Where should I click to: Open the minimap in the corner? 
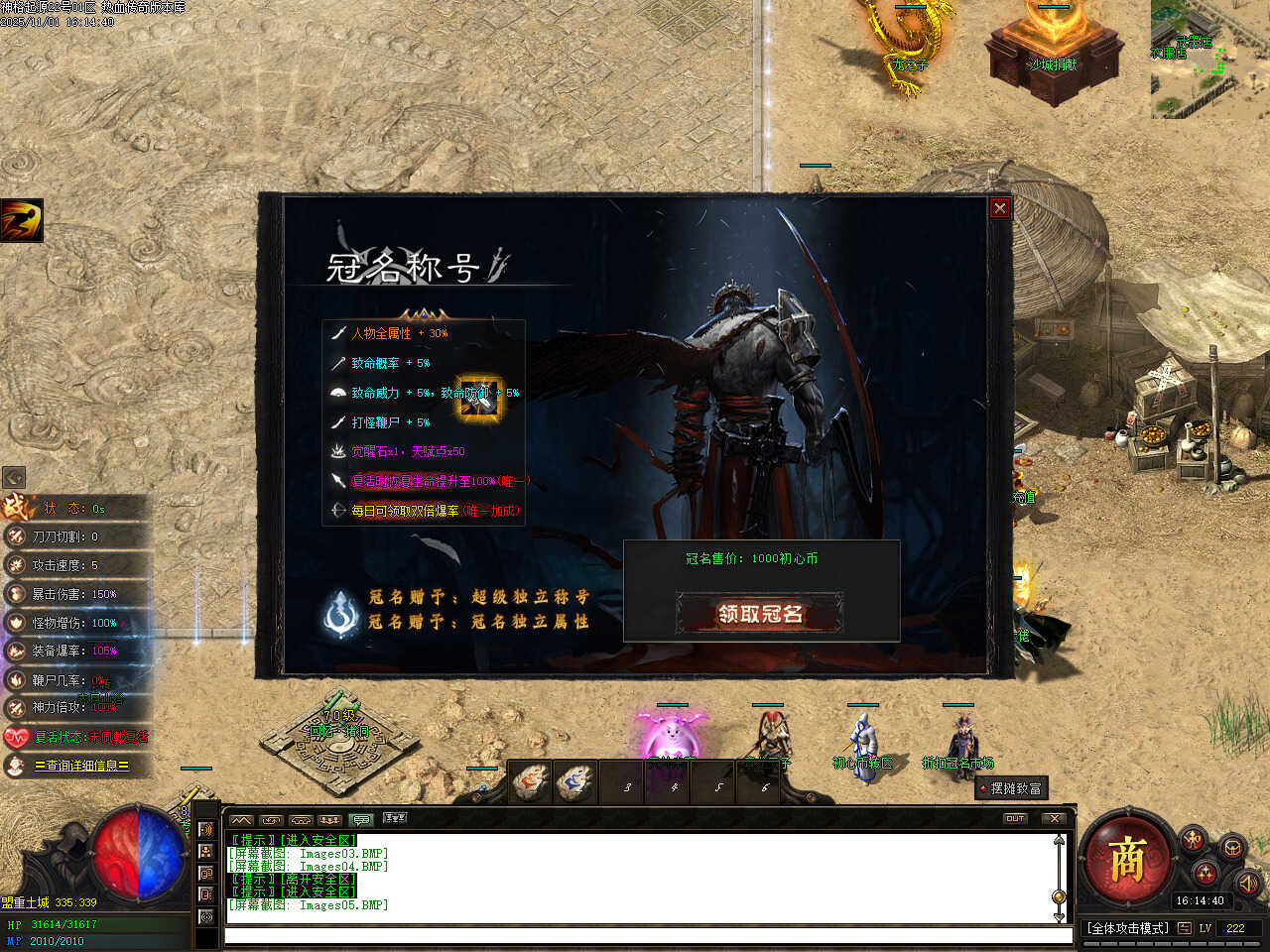[x=1208, y=61]
